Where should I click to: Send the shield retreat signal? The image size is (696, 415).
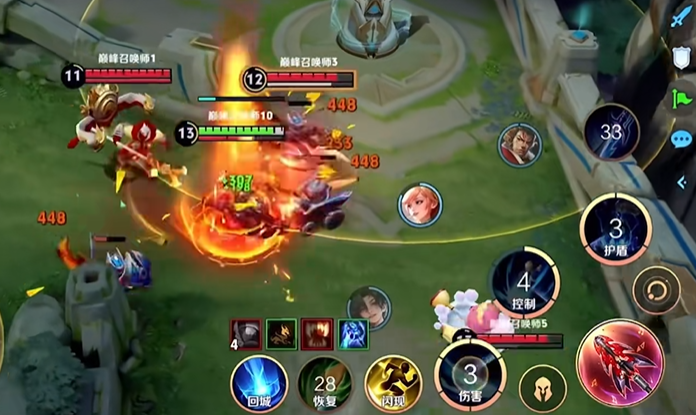pos(682,58)
